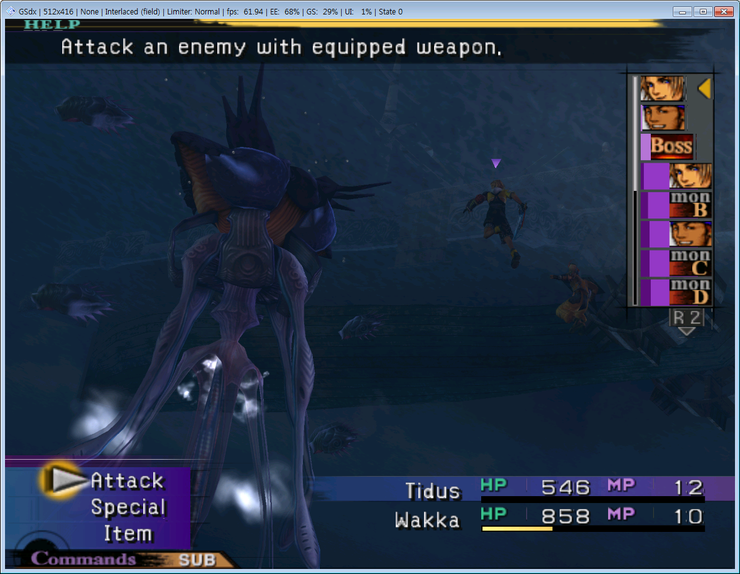Screen dimensions: 740x574
Task: Select the Attack command
Action: point(126,481)
